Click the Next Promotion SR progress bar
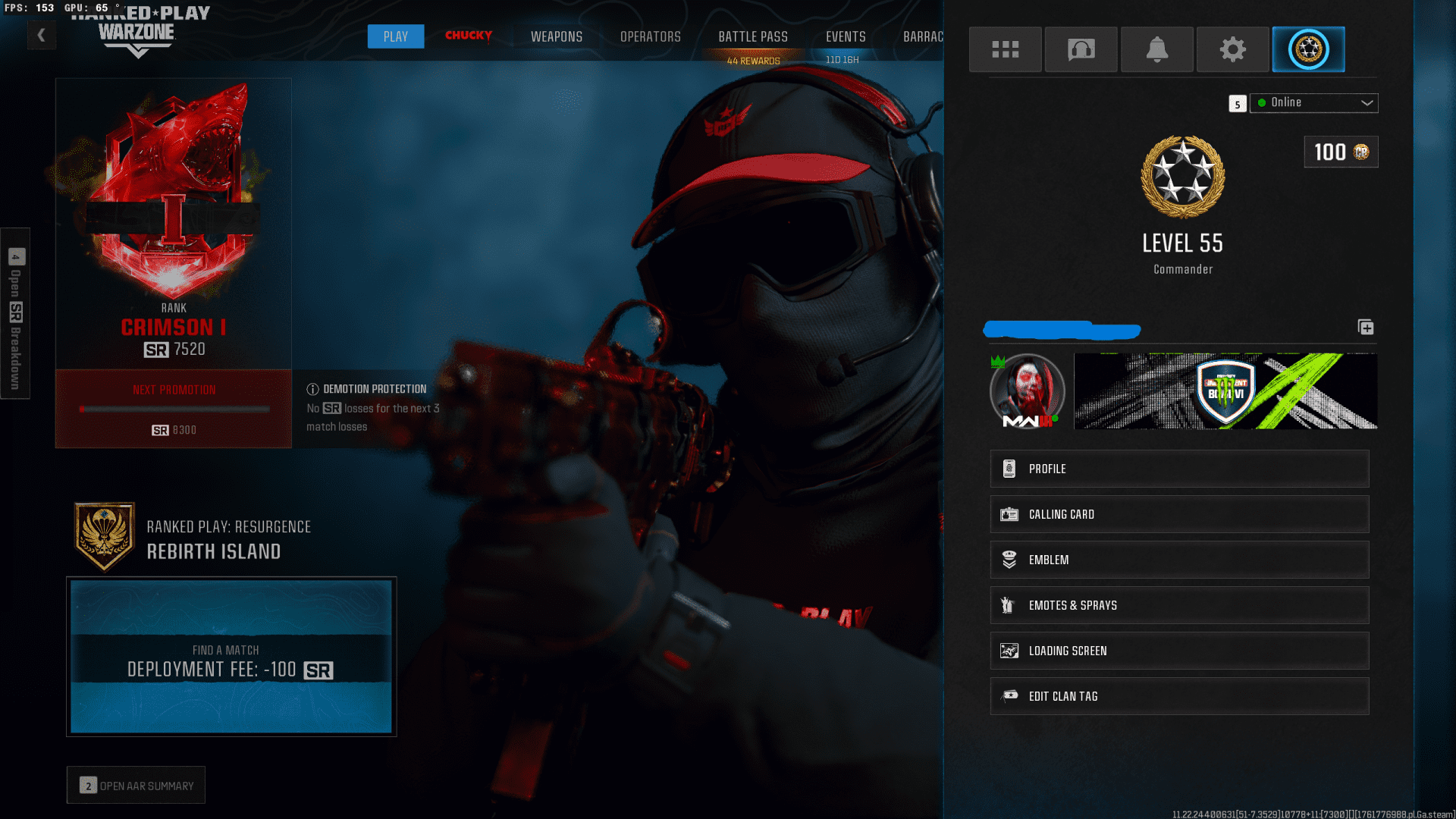The height and width of the screenshot is (819, 1456). [173, 408]
